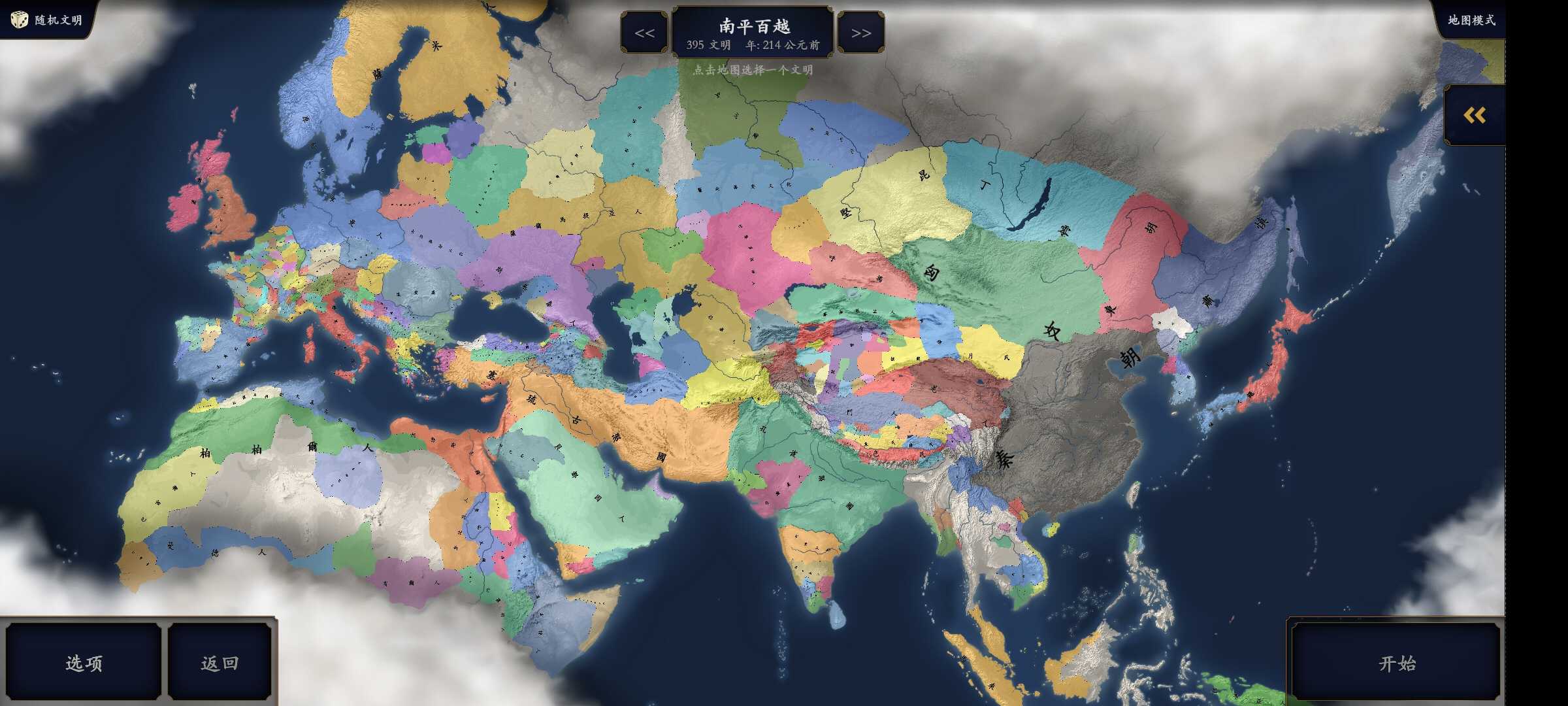The height and width of the screenshot is (706, 1568).
Task: Click the 返回 back button
Action: coord(220,662)
